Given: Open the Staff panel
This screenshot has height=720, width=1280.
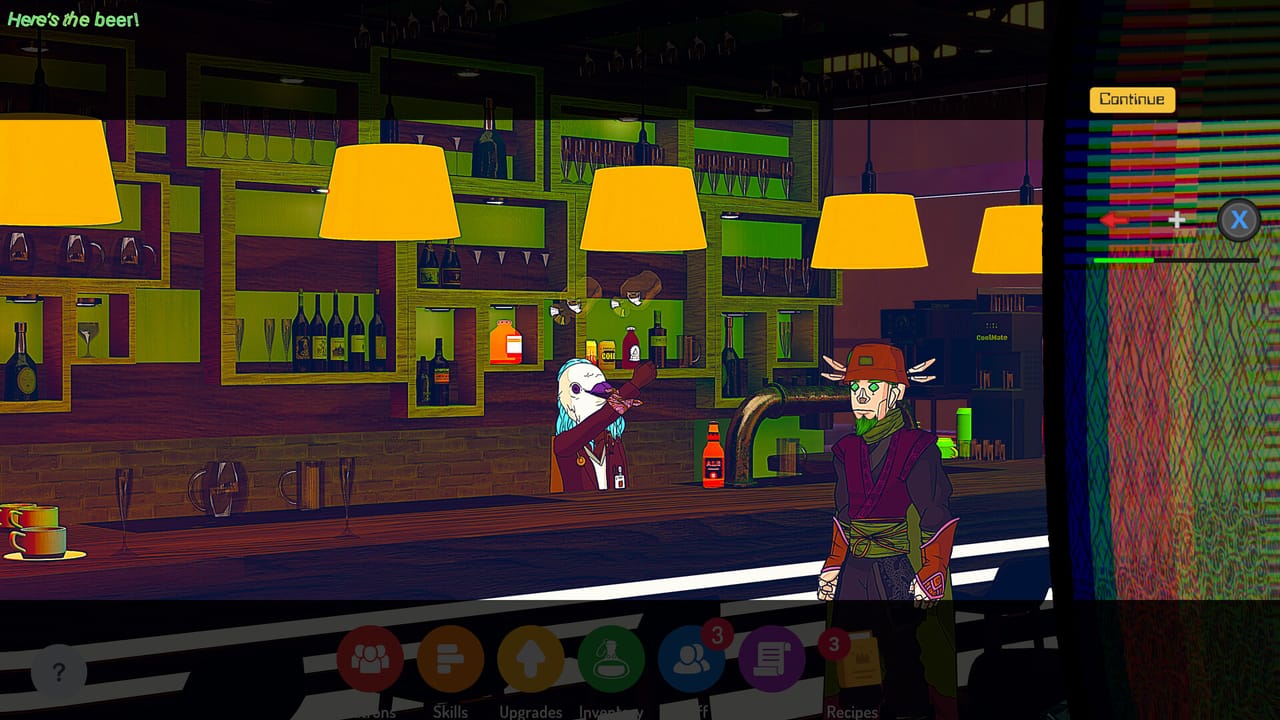Looking at the screenshot, I should point(691,660).
